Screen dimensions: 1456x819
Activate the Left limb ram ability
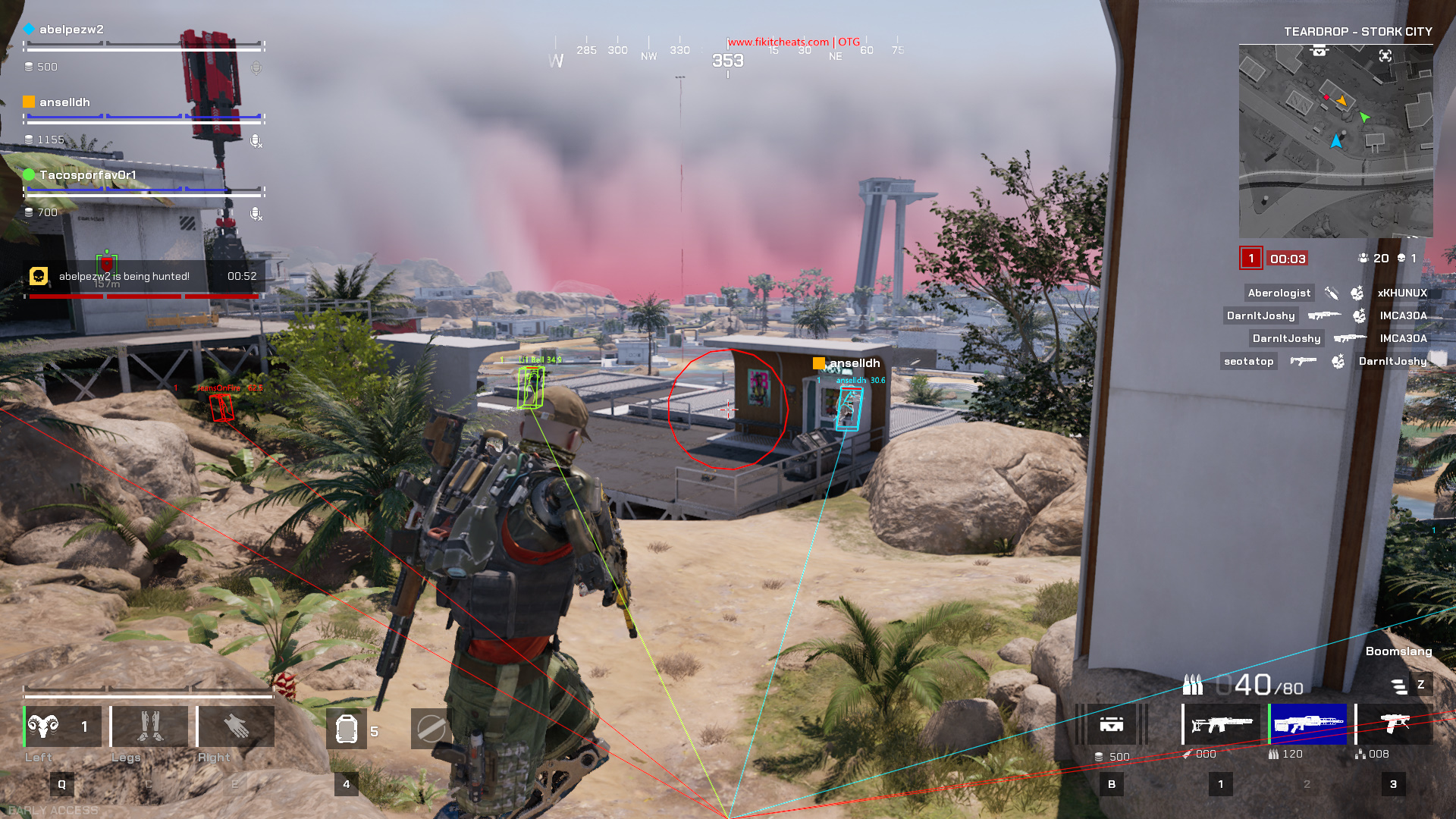click(62, 726)
